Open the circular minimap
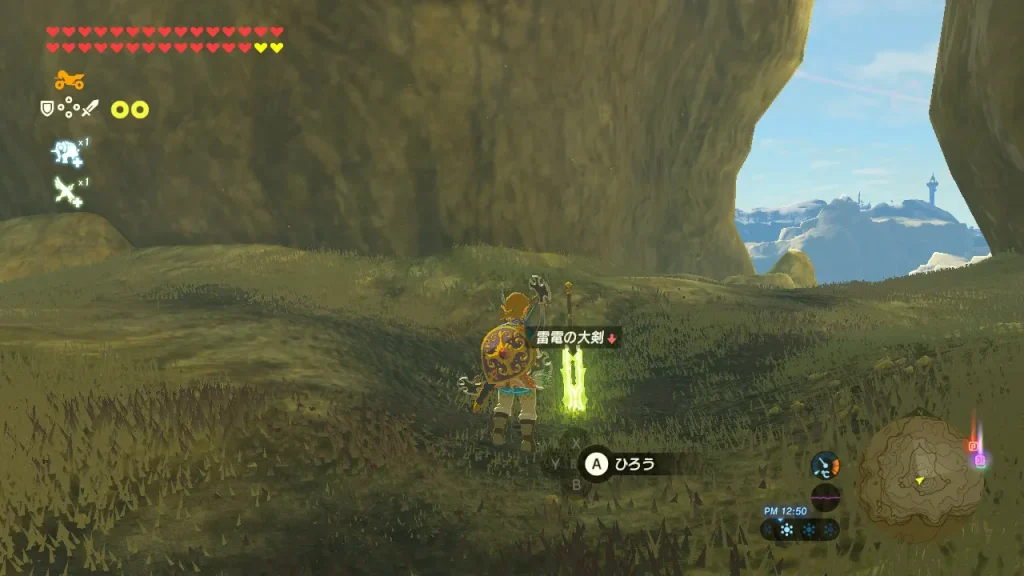Screen dimensions: 1024x576 tap(919, 470)
